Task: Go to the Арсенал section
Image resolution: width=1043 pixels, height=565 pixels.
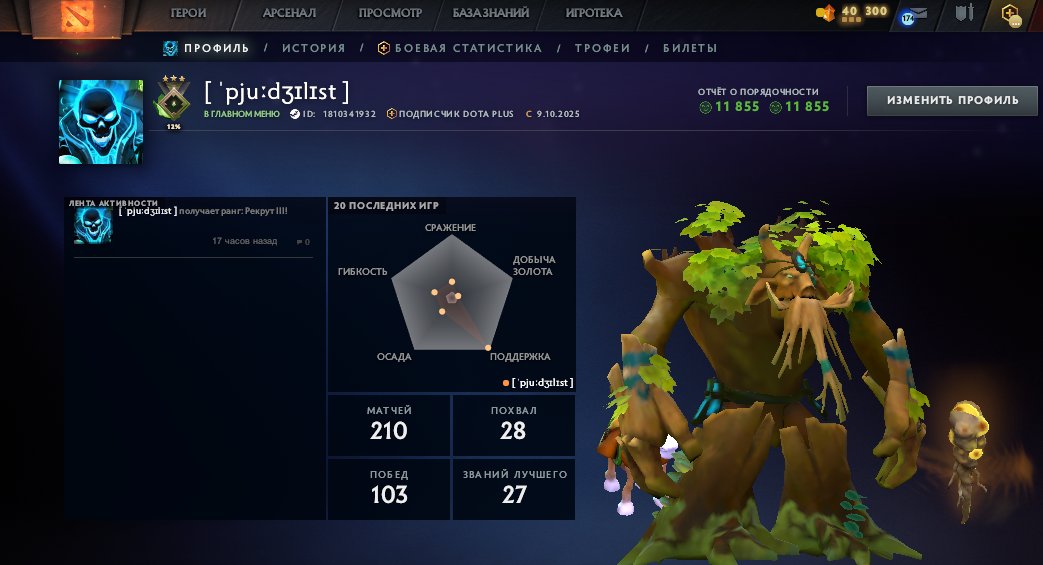Action: click(x=289, y=13)
